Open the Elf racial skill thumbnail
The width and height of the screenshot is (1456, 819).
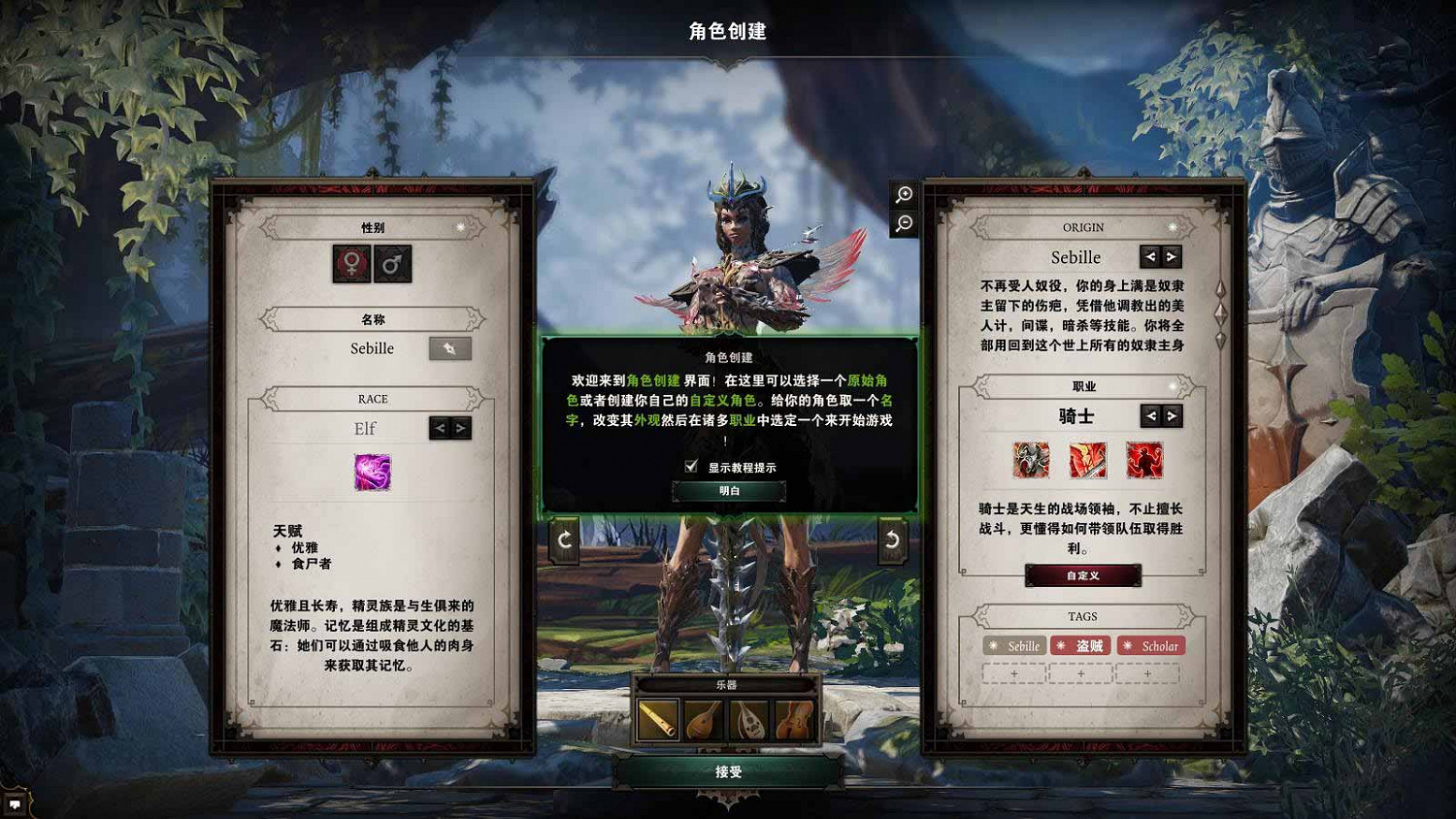pyautogui.click(x=372, y=471)
